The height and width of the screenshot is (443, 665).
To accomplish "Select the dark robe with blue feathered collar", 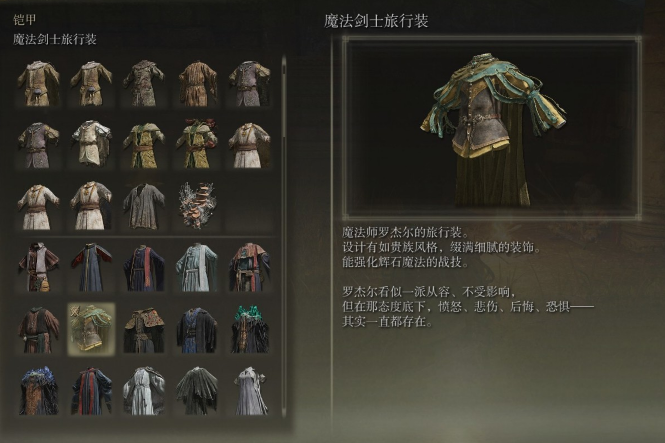I will [38, 390].
